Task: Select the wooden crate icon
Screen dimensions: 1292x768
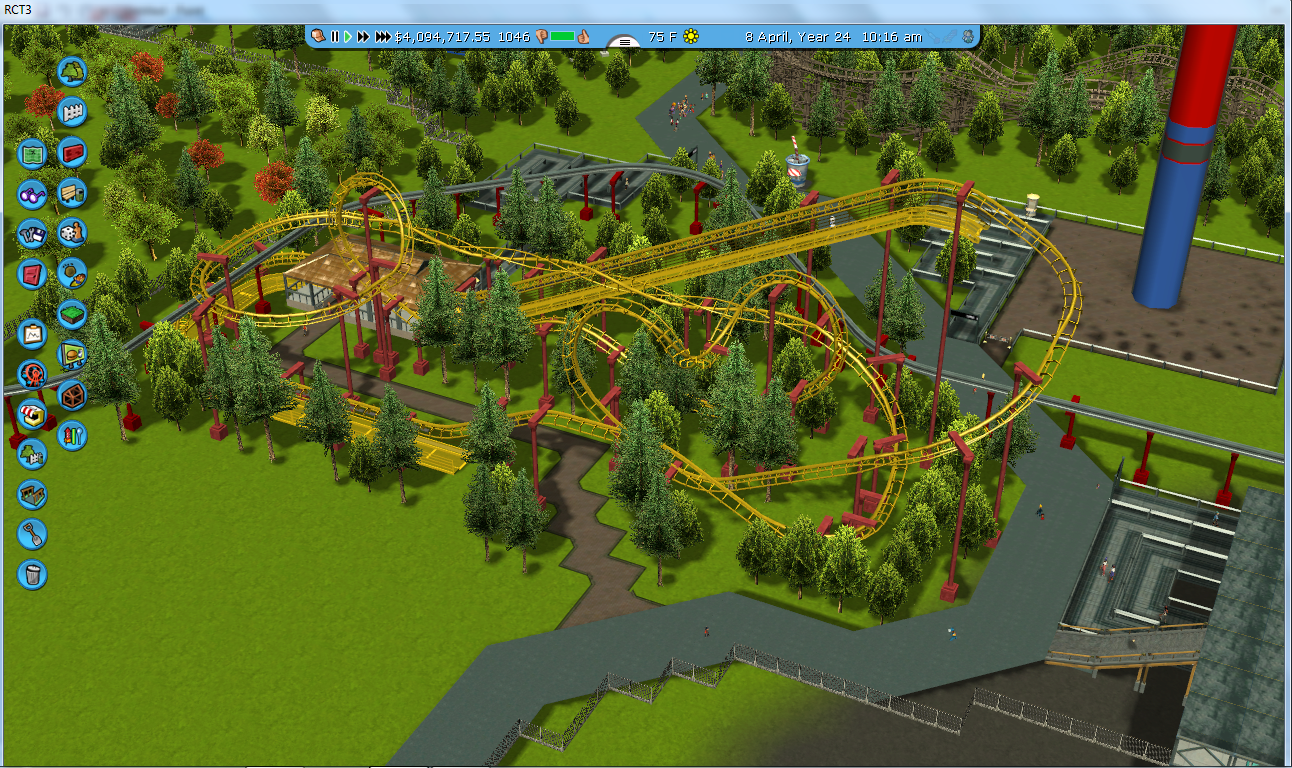Action: click(x=72, y=395)
